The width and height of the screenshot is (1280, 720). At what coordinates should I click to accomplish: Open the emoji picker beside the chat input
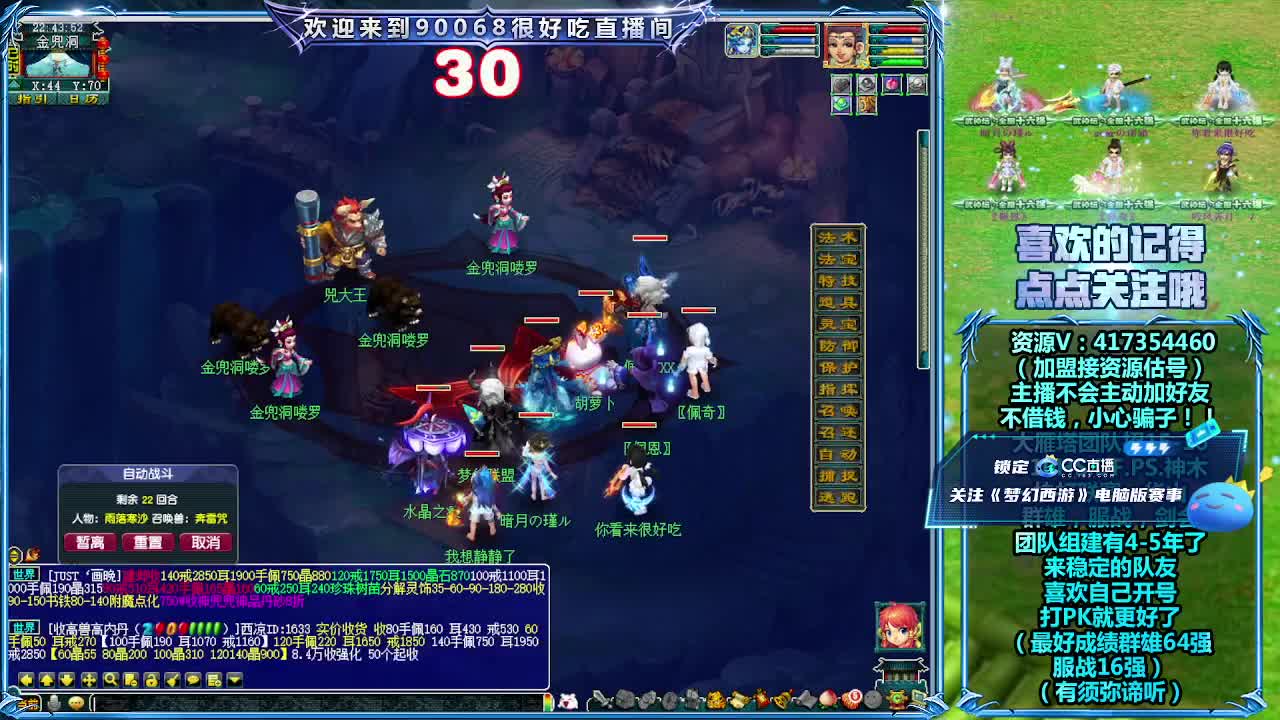(76, 703)
